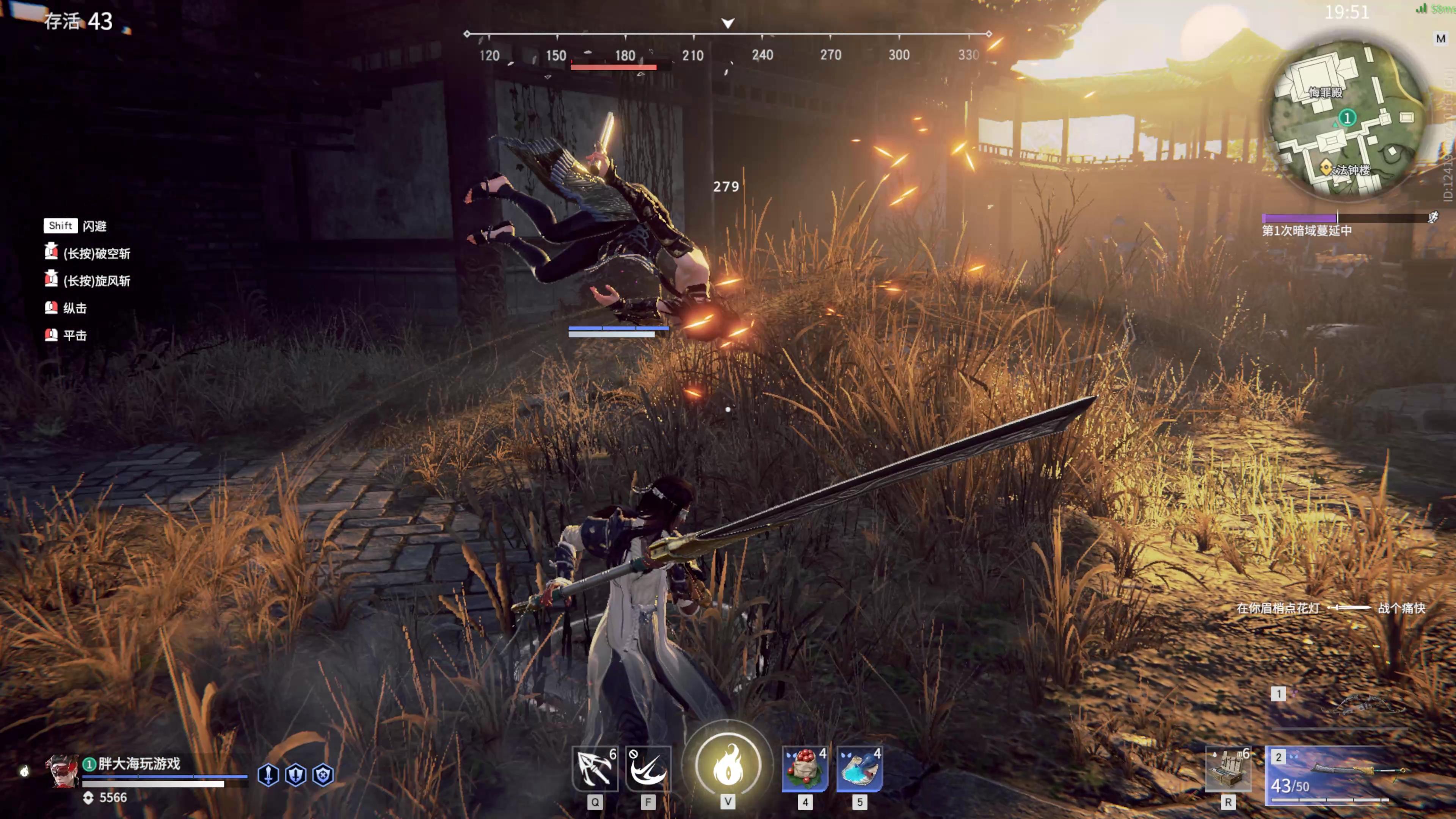Inspect the blue sword buff icon
This screenshot has height=819, width=1456.
click(268, 774)
